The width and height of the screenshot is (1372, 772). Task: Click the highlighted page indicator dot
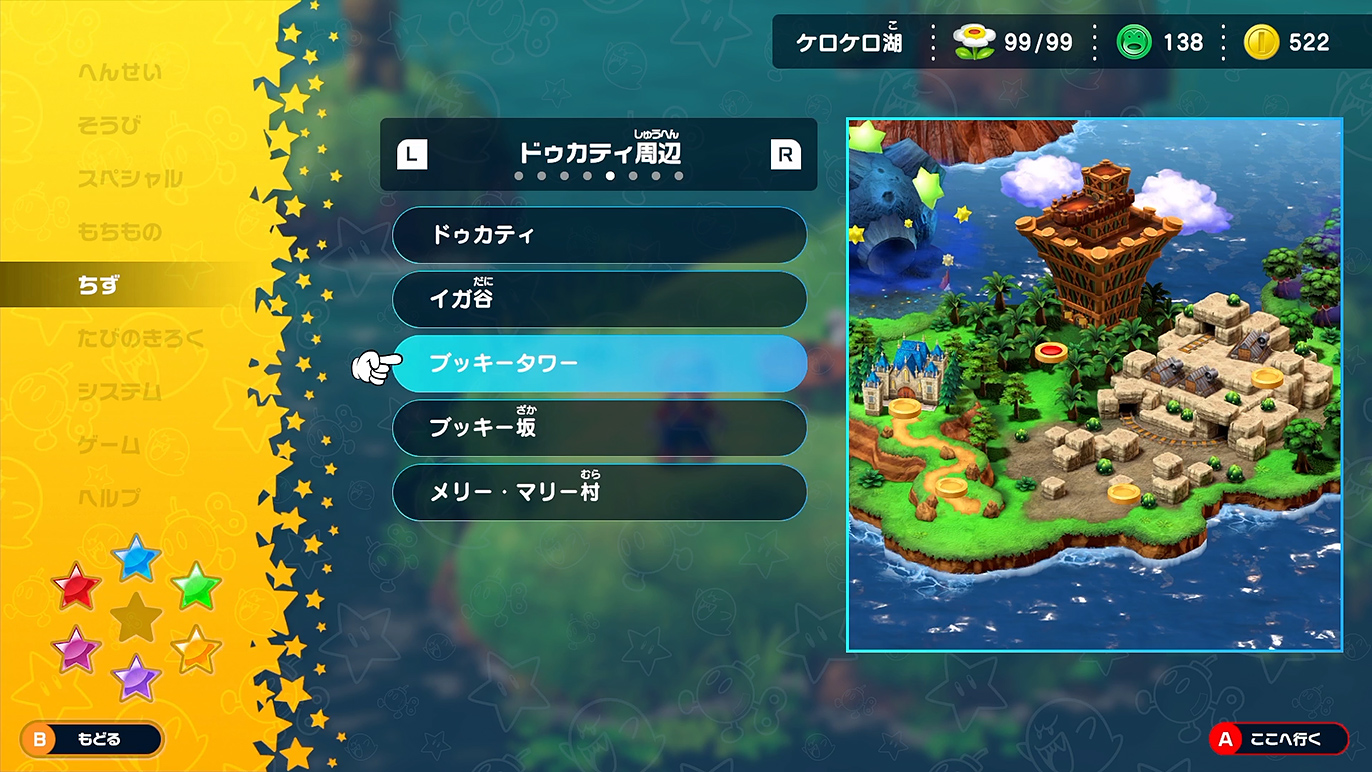pyautogui.click(x=611, y=177)
